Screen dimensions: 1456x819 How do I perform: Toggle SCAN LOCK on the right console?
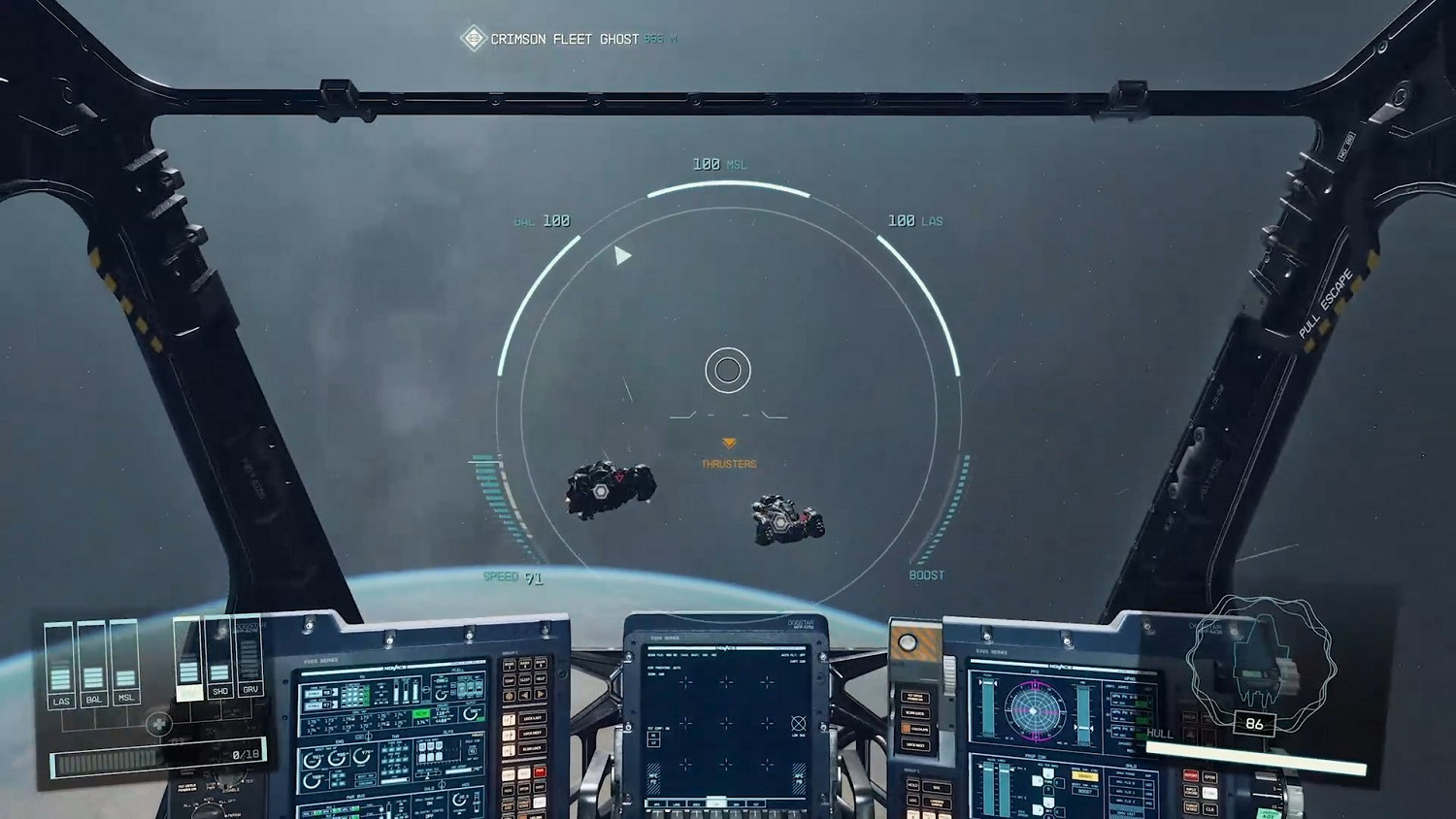[x=915, y=711]
